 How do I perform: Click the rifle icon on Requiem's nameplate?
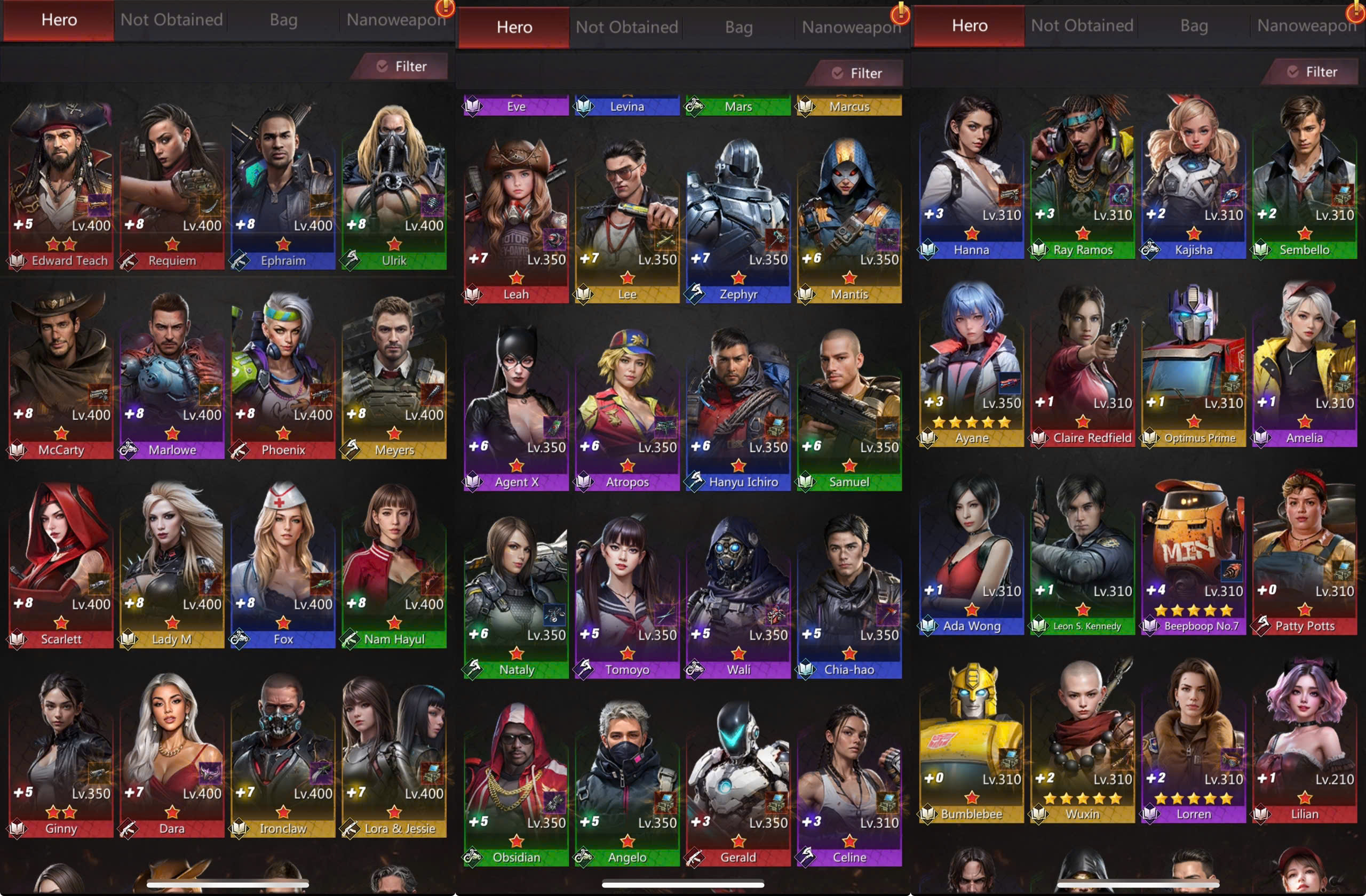129,260
